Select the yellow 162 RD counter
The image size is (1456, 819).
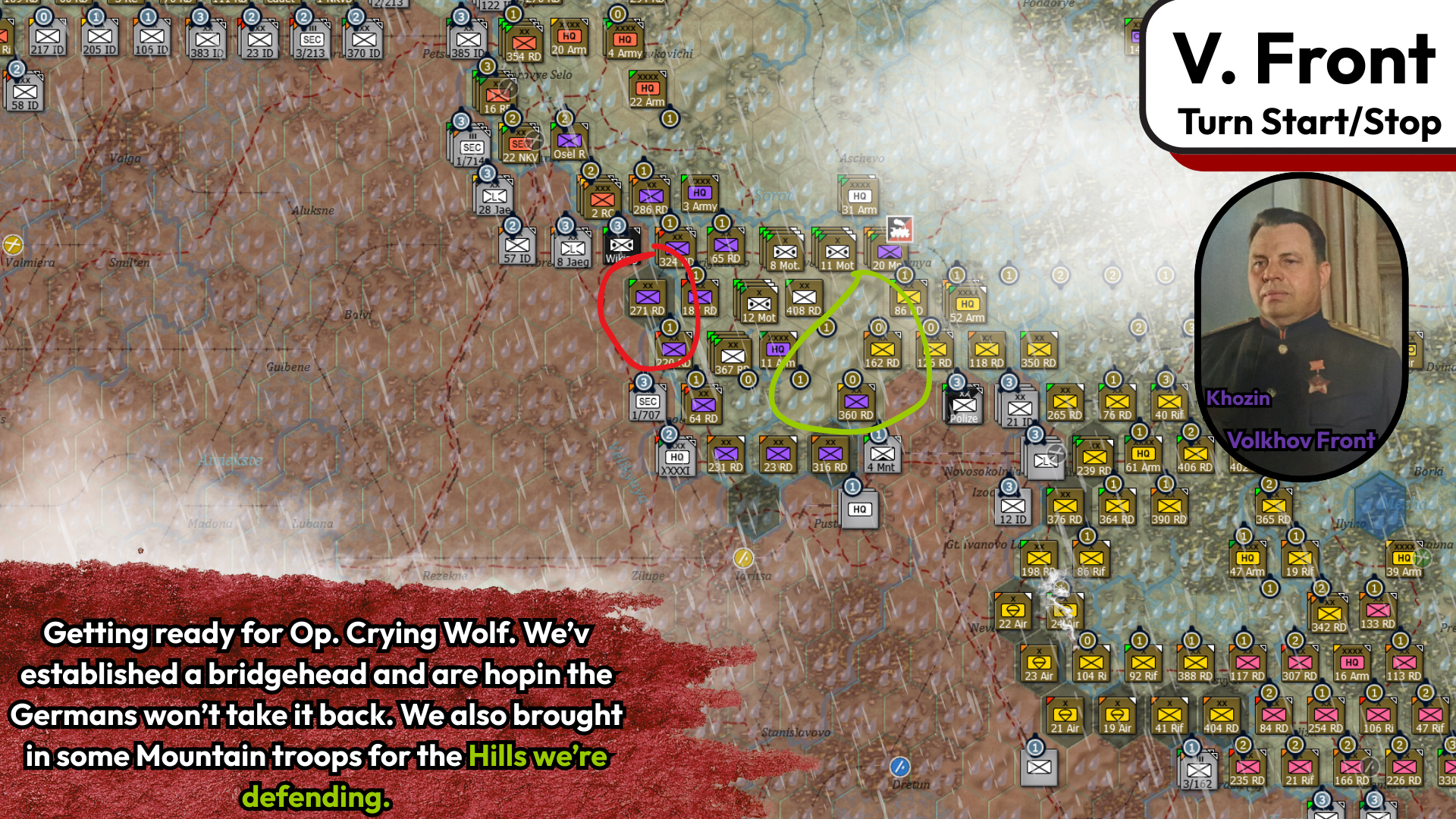click(883, 351)
